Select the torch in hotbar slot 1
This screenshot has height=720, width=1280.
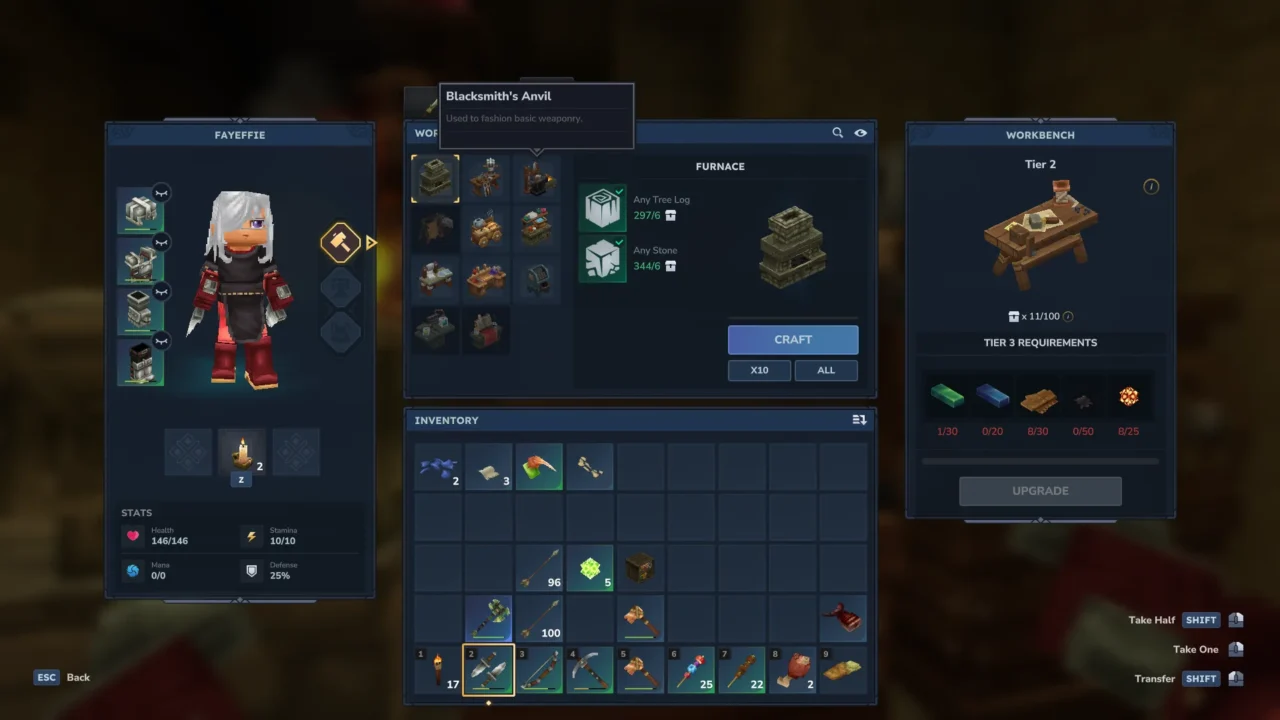pos(439,670)
